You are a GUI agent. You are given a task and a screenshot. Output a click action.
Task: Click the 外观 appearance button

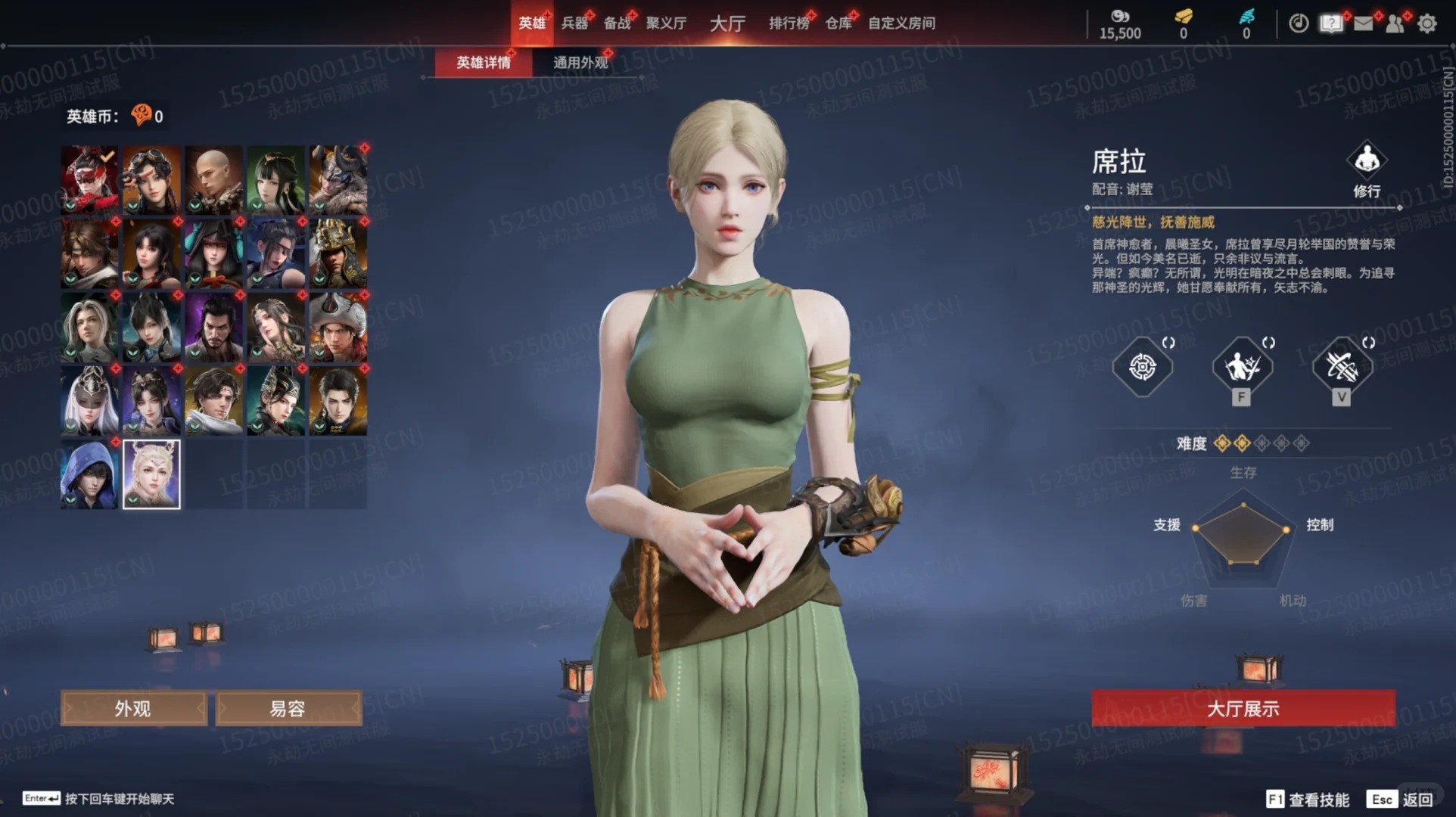pos(133,709)
